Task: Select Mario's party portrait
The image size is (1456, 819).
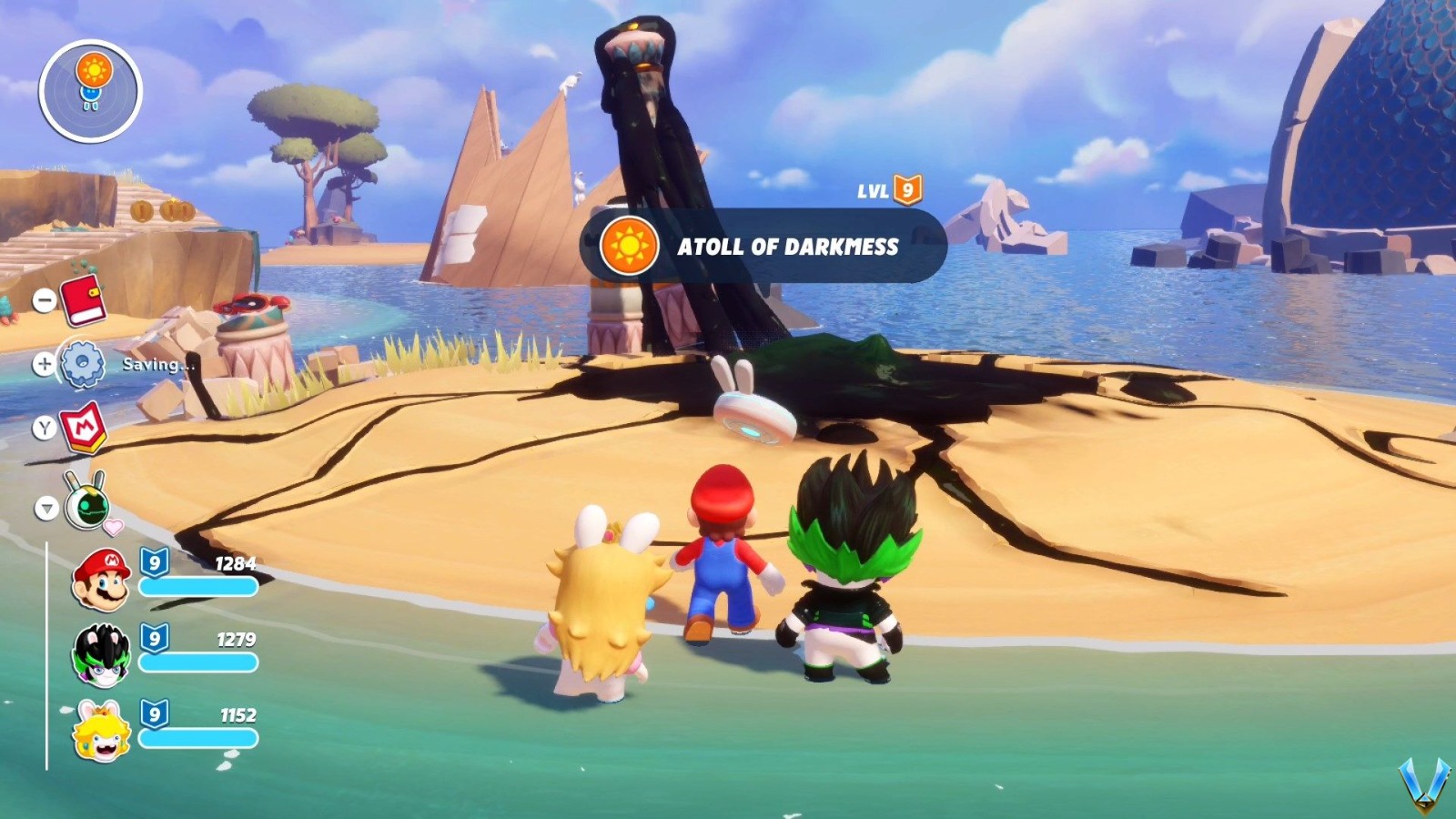Action: tap(103, 575)
